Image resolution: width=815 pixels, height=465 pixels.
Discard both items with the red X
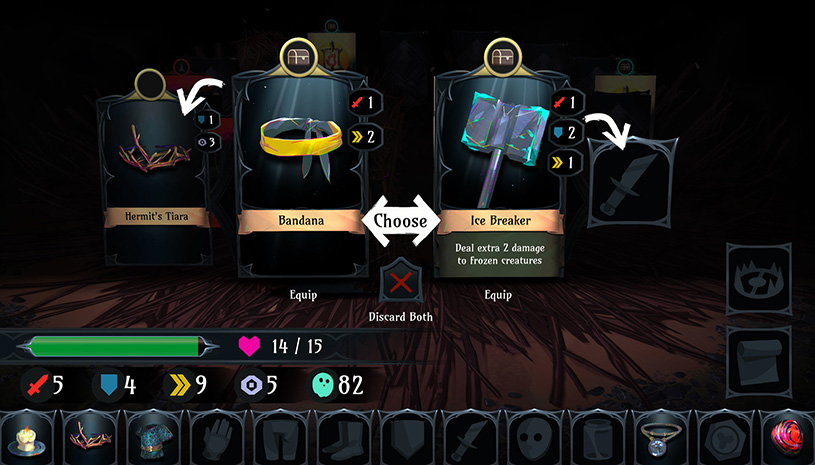(401, 282)
